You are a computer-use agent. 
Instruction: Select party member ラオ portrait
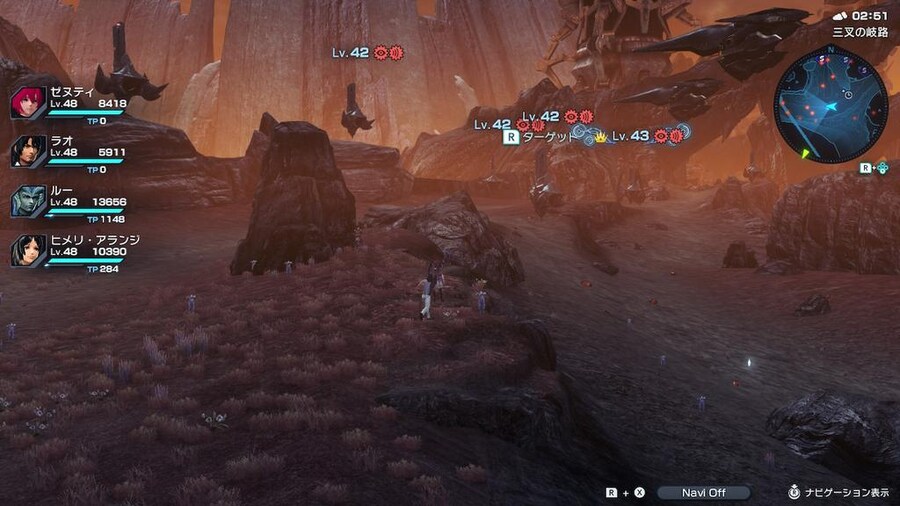(29, 151)
